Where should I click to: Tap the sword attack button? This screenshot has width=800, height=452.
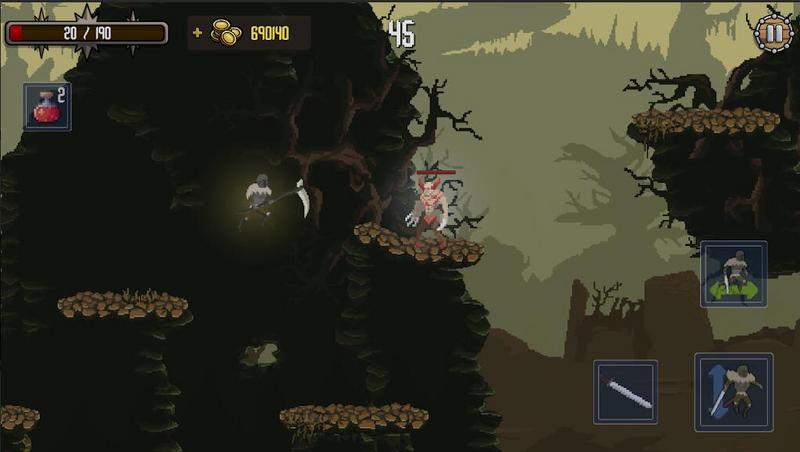click(626, 392)
